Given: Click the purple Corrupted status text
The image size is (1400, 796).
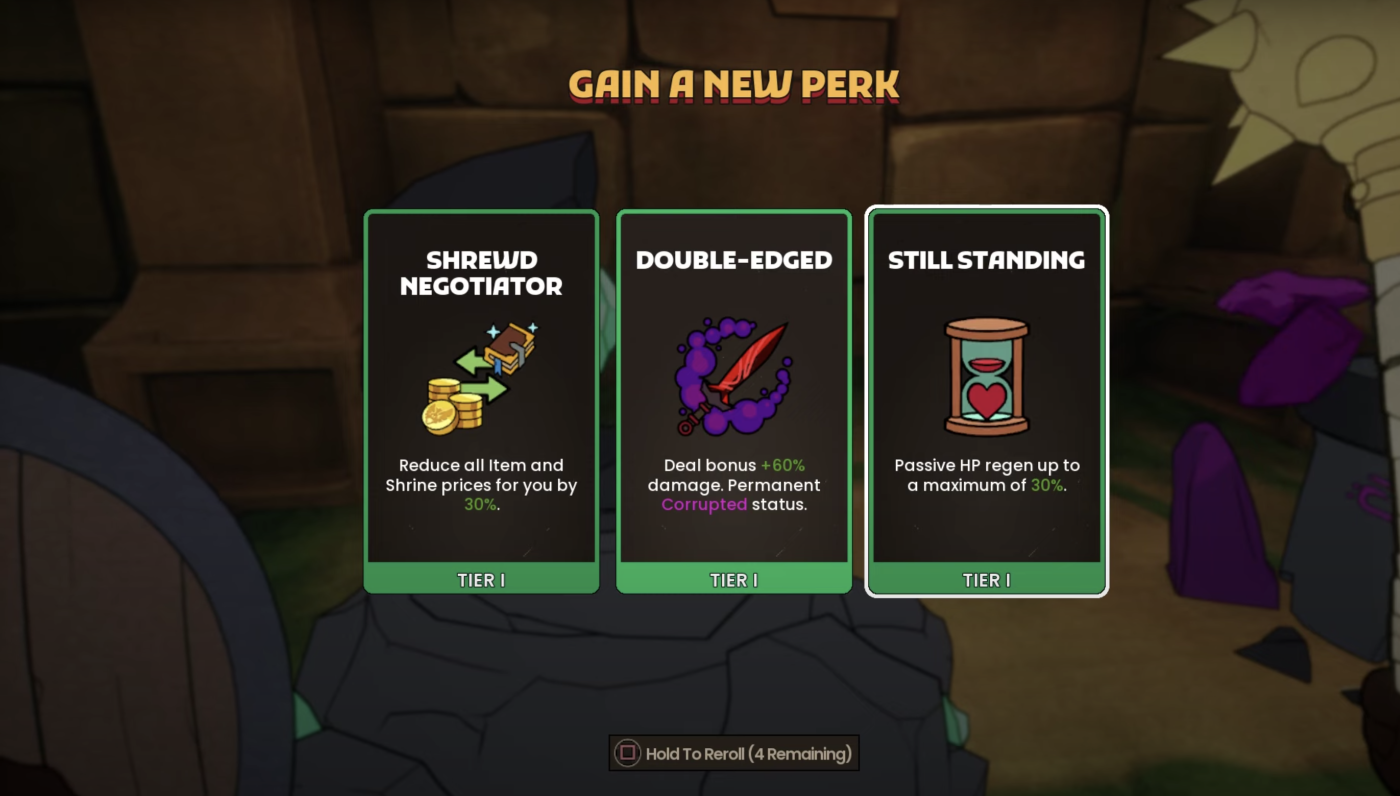Looking at the screenshot, I should click(x=701, y=506).
